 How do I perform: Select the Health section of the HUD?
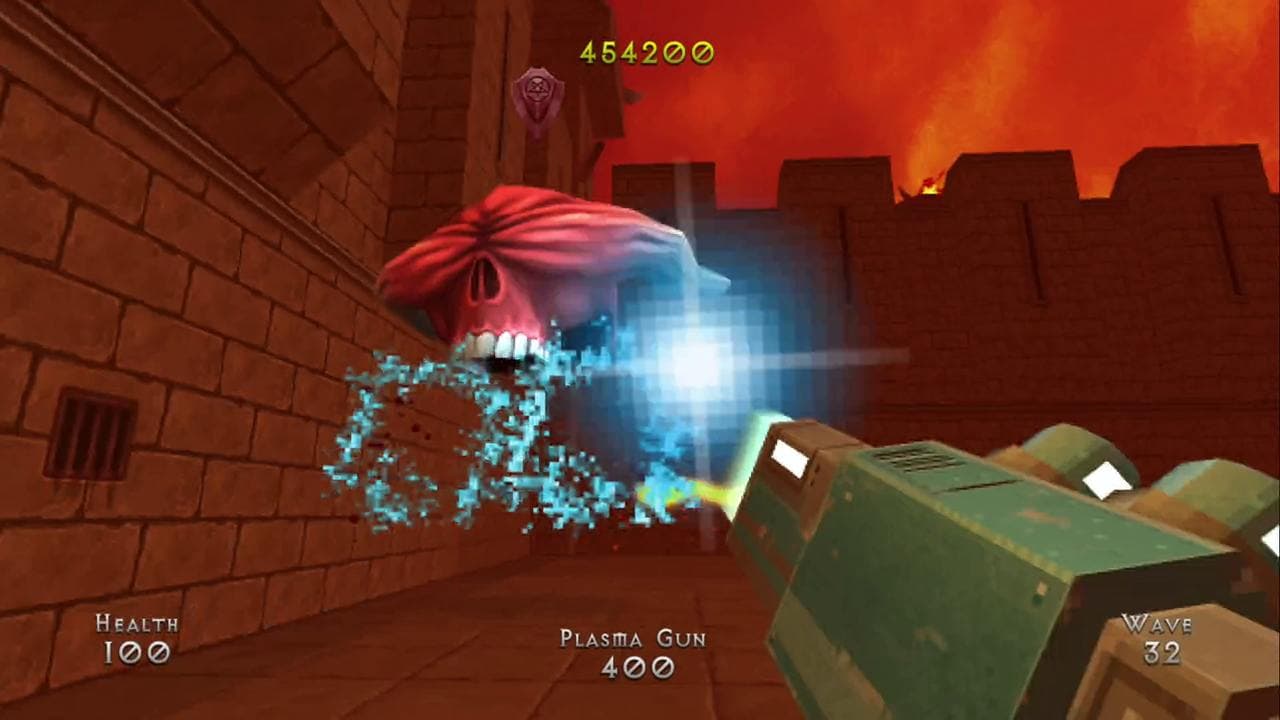pos(135,640)
